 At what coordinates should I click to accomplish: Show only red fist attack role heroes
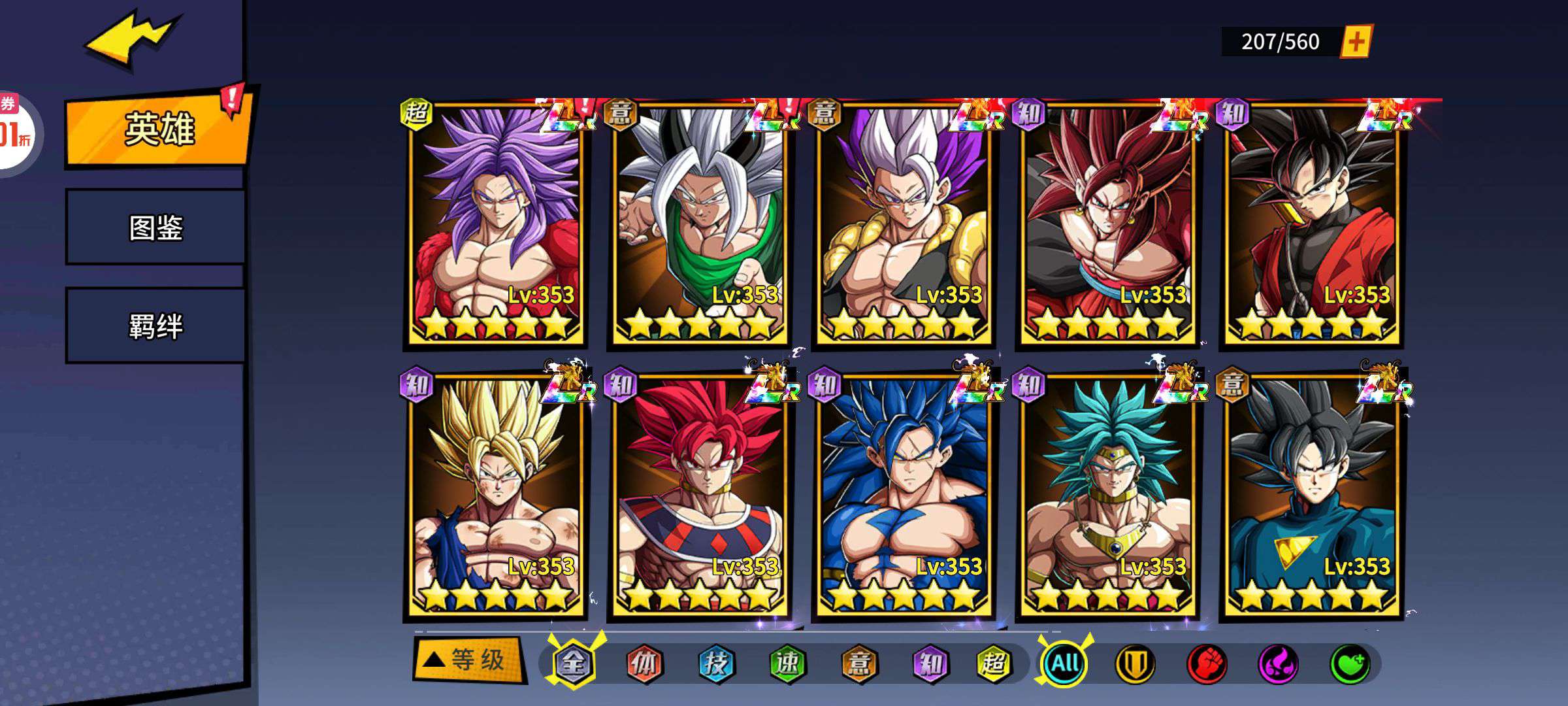pos(1207,664)
